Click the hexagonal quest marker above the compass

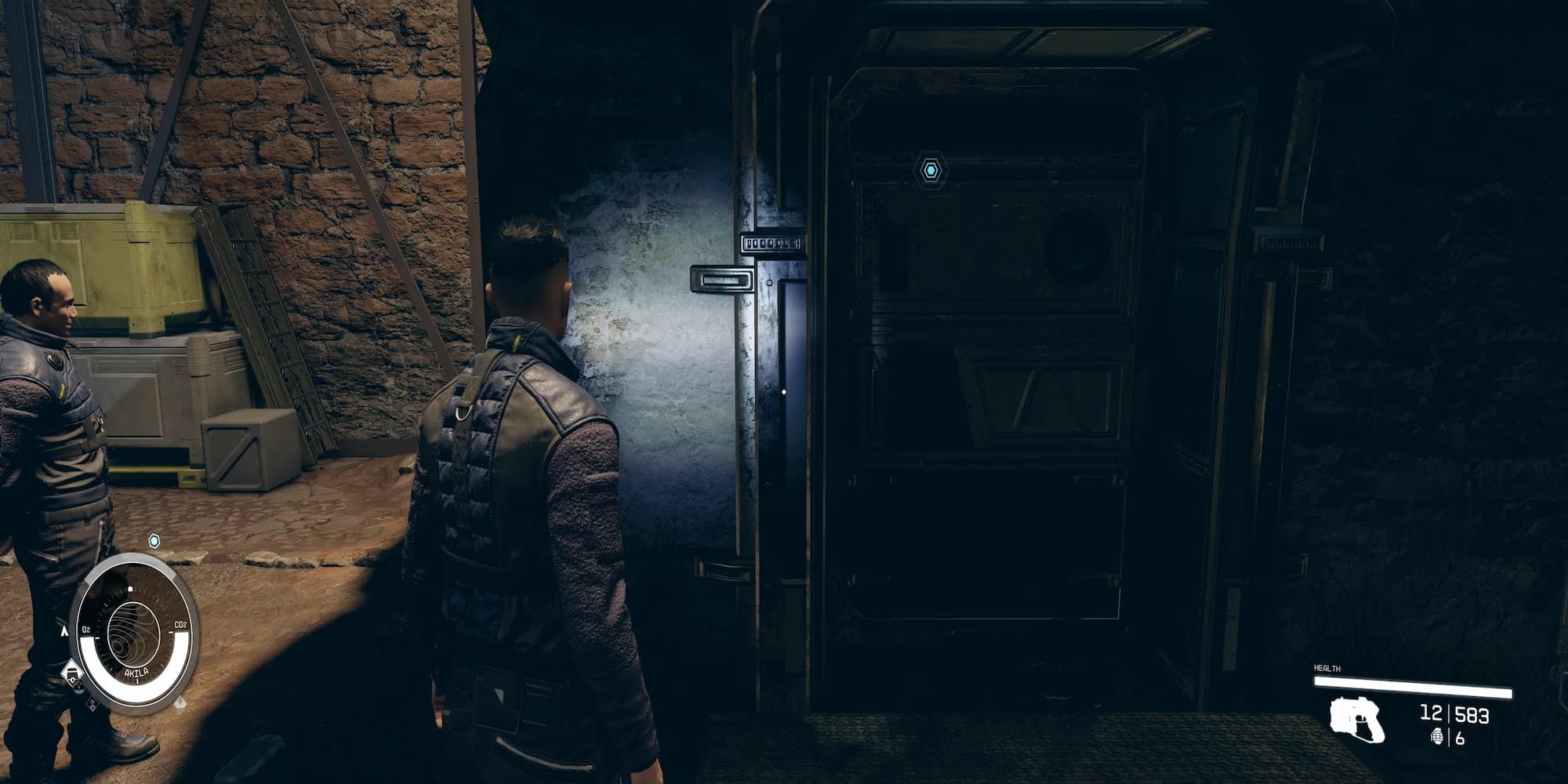(154, 542)
